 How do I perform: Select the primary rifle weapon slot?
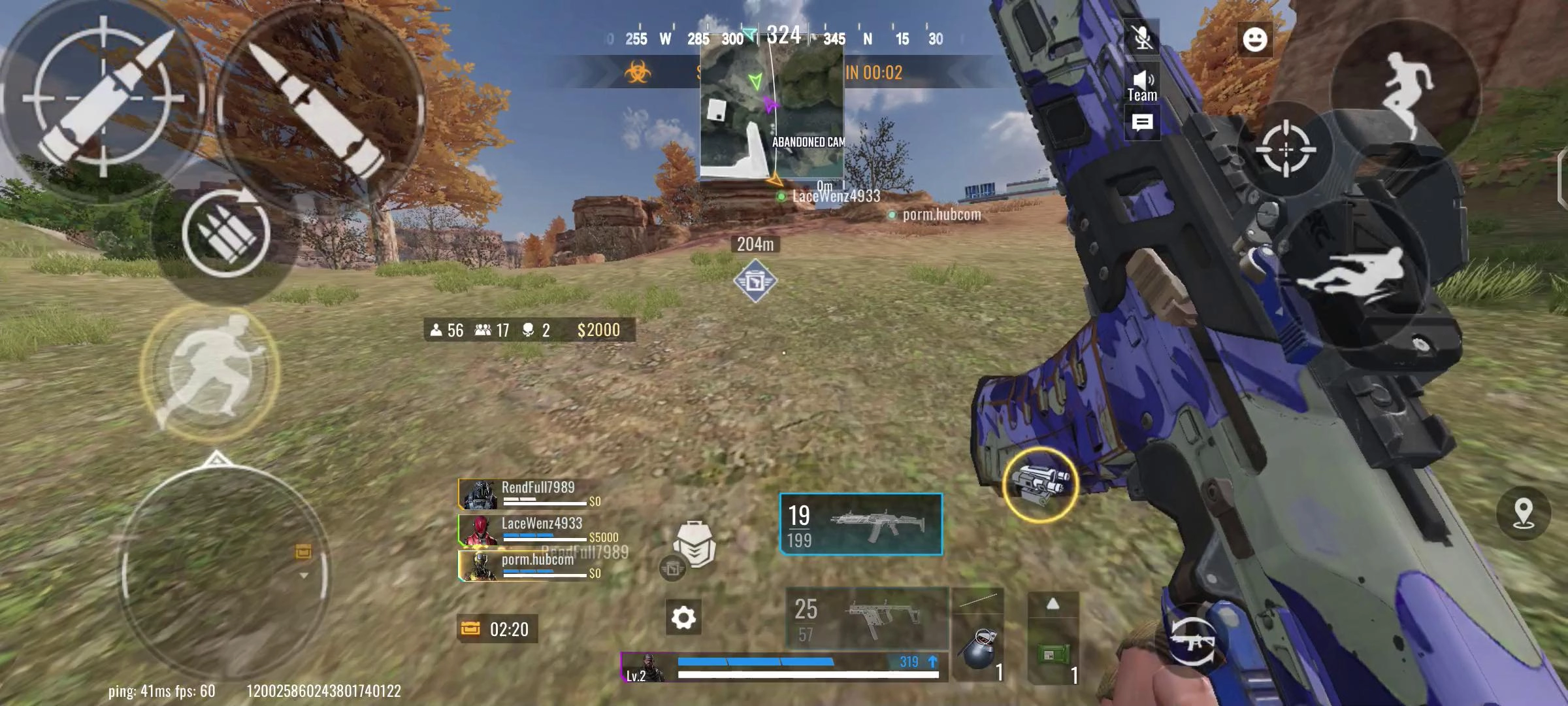click(861, 524)
